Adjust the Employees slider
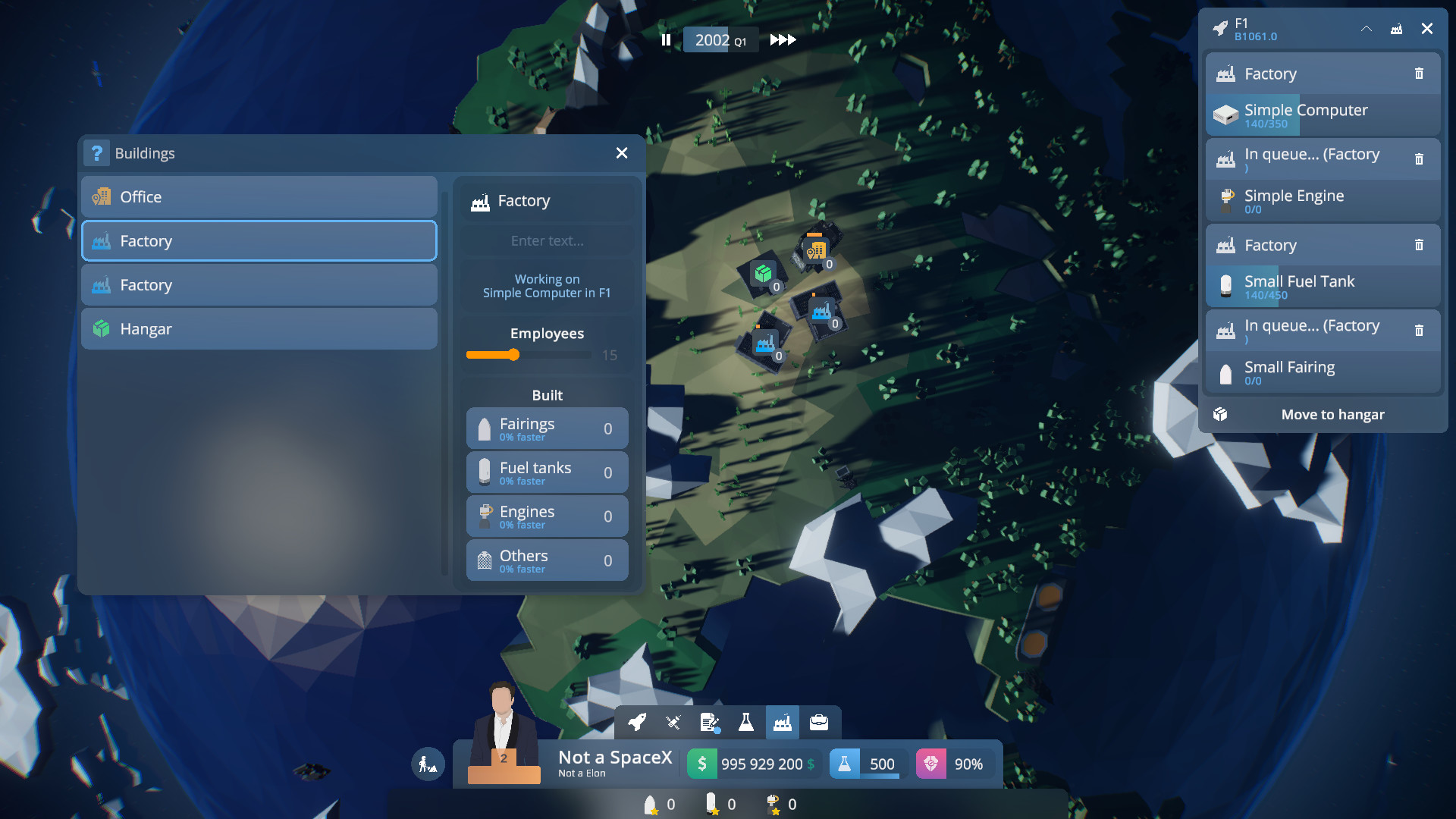1456x819 pixels. point(514,355)
